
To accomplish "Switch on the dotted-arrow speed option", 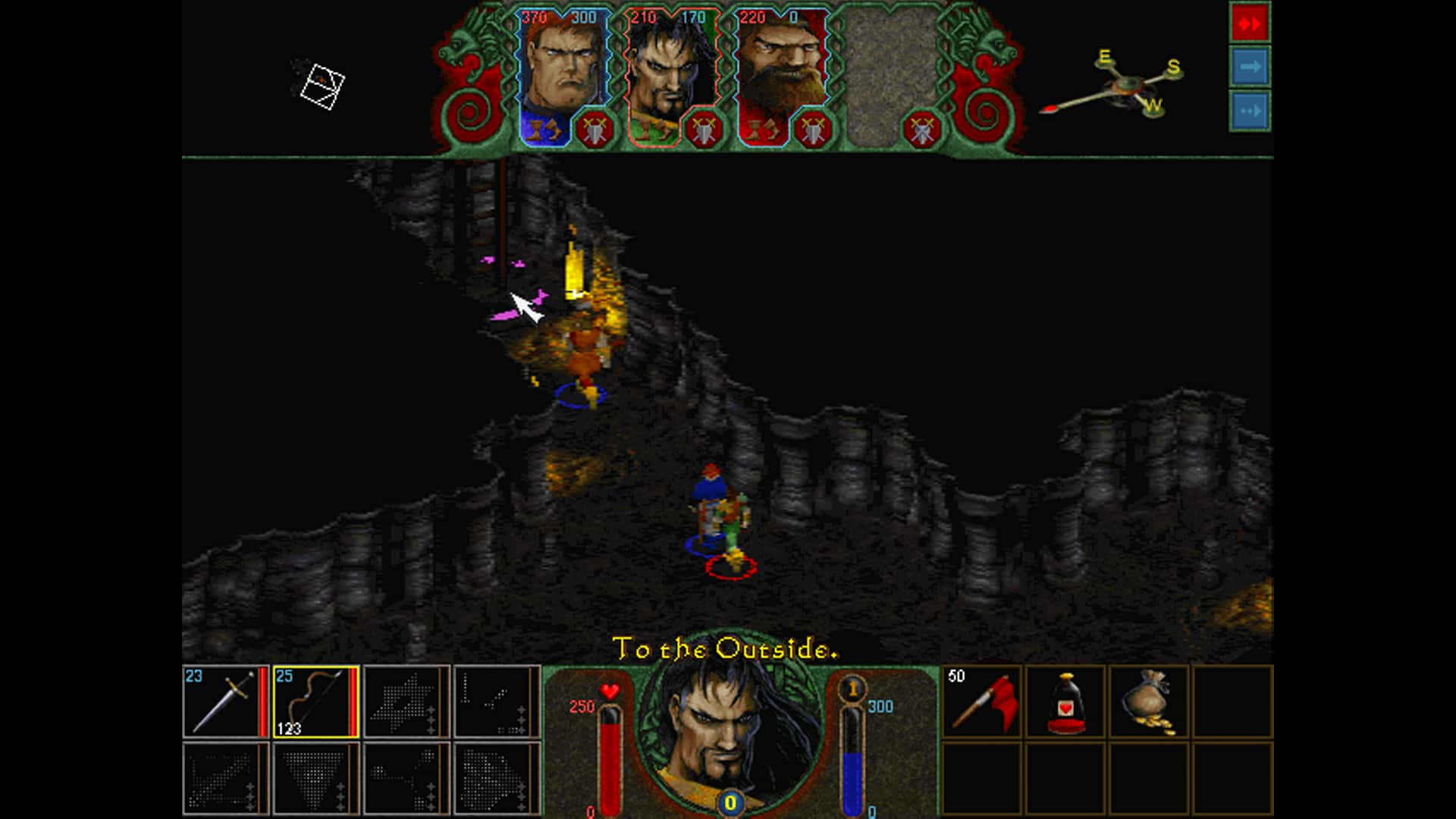I will coord(1249,111).
